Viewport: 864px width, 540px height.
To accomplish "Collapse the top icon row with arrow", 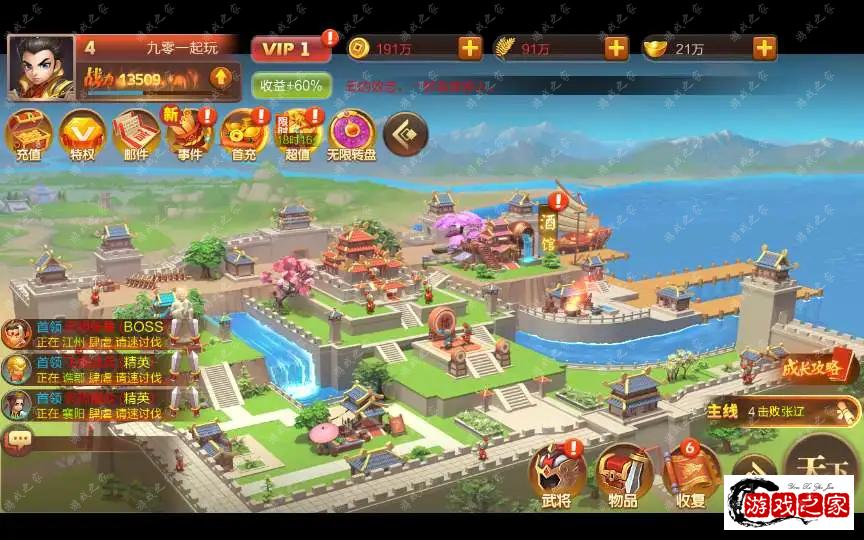I will pyautogui.click(x=406, y=133).
